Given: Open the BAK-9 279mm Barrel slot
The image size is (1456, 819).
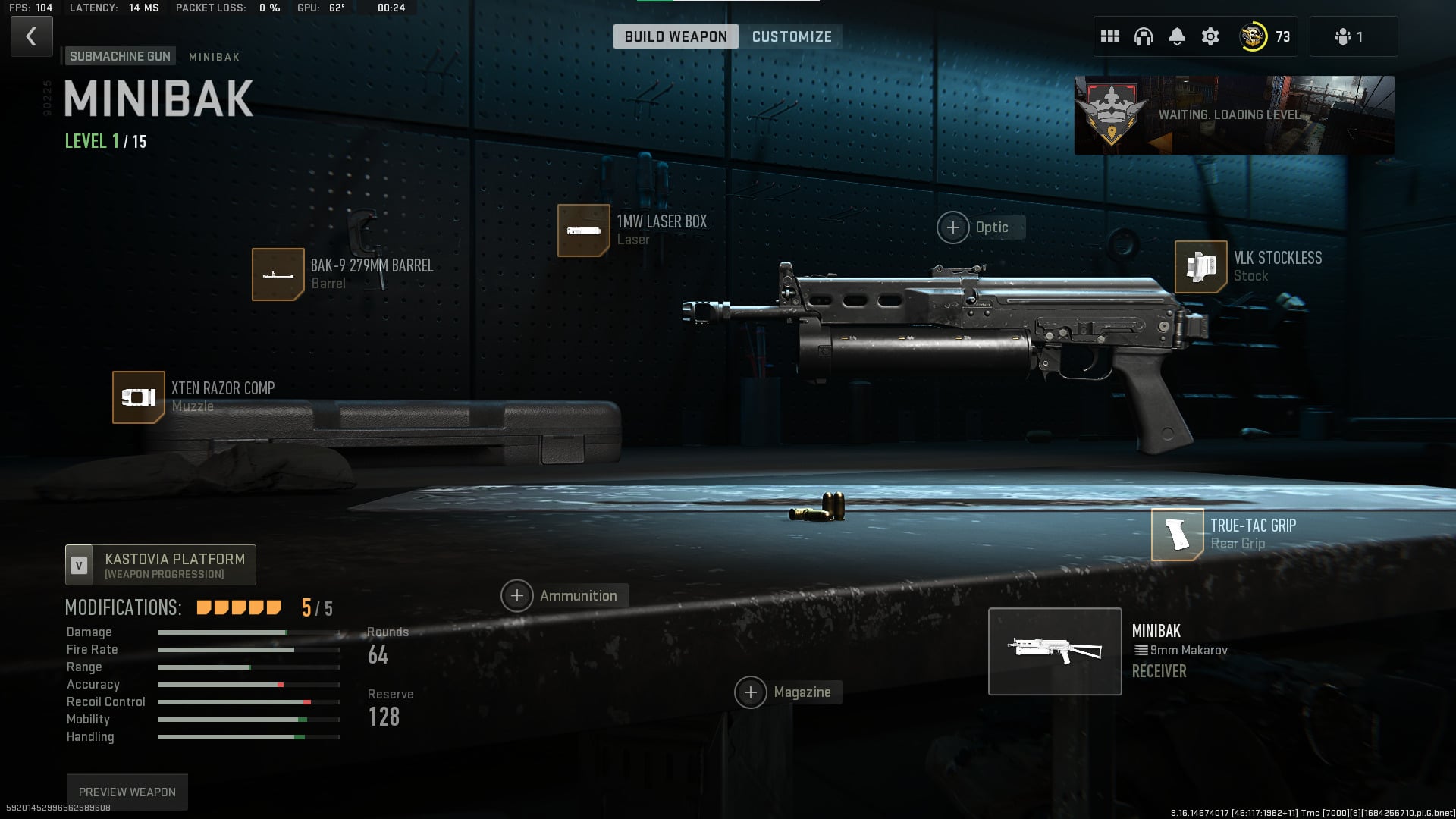Looking at the screenshot, I should [x=278, y=275].
